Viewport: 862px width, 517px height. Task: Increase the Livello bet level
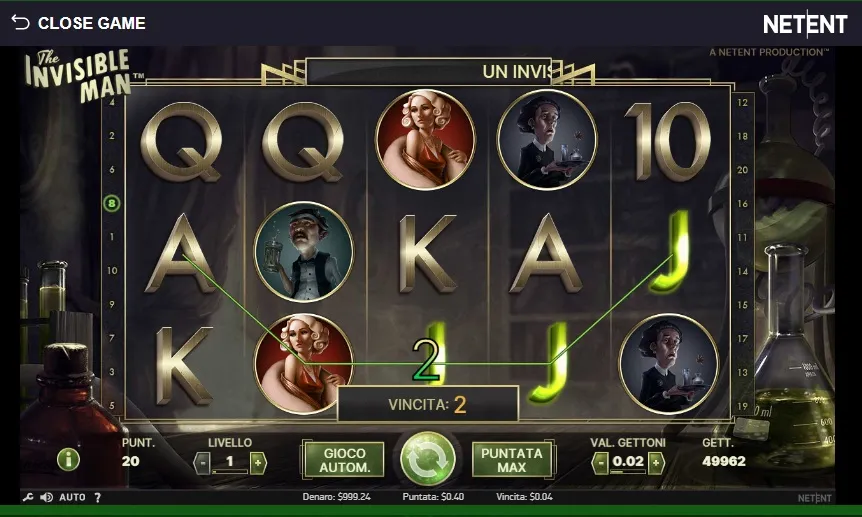[x=258, y=462]
